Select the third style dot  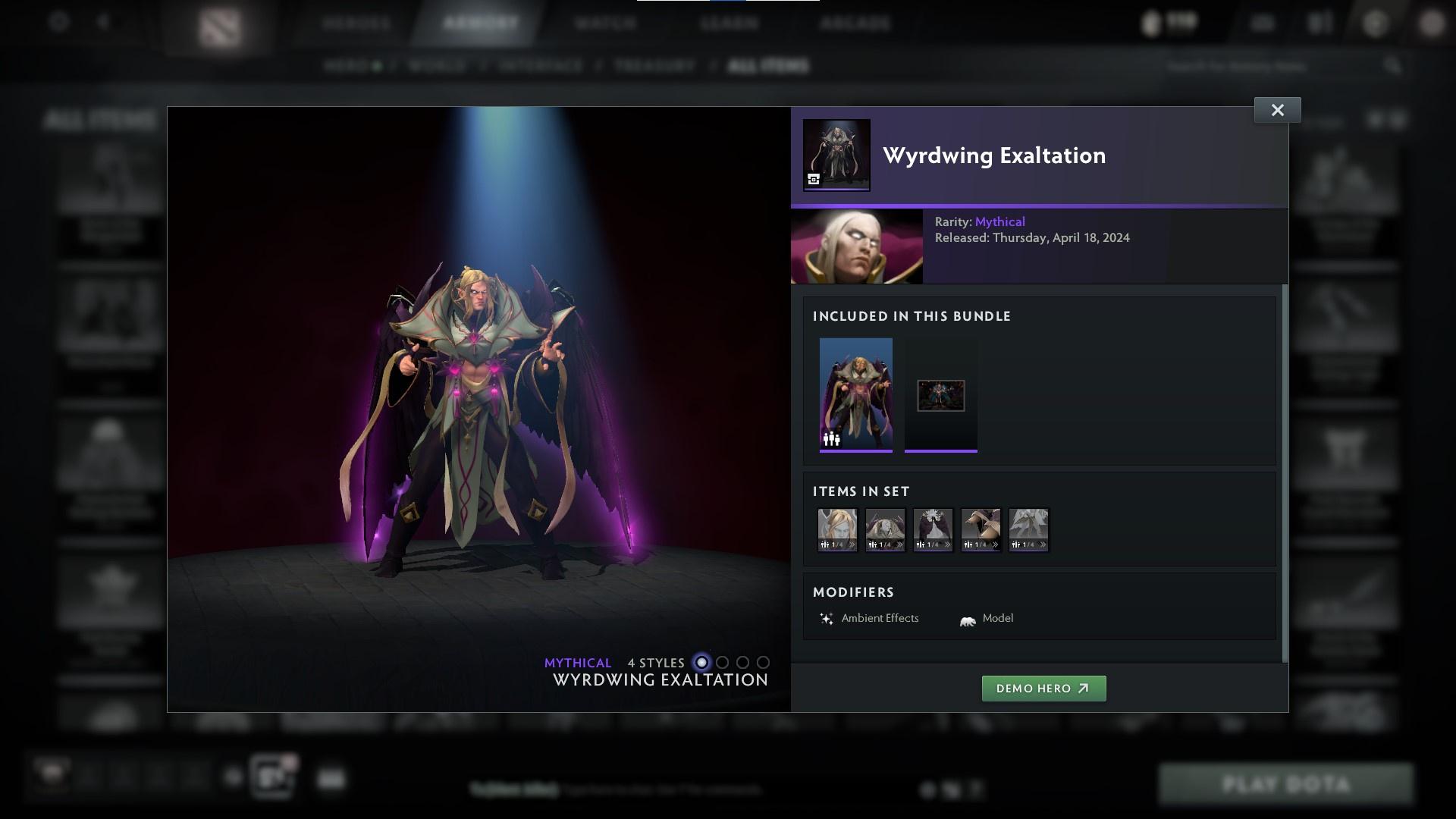click(742, 662)
